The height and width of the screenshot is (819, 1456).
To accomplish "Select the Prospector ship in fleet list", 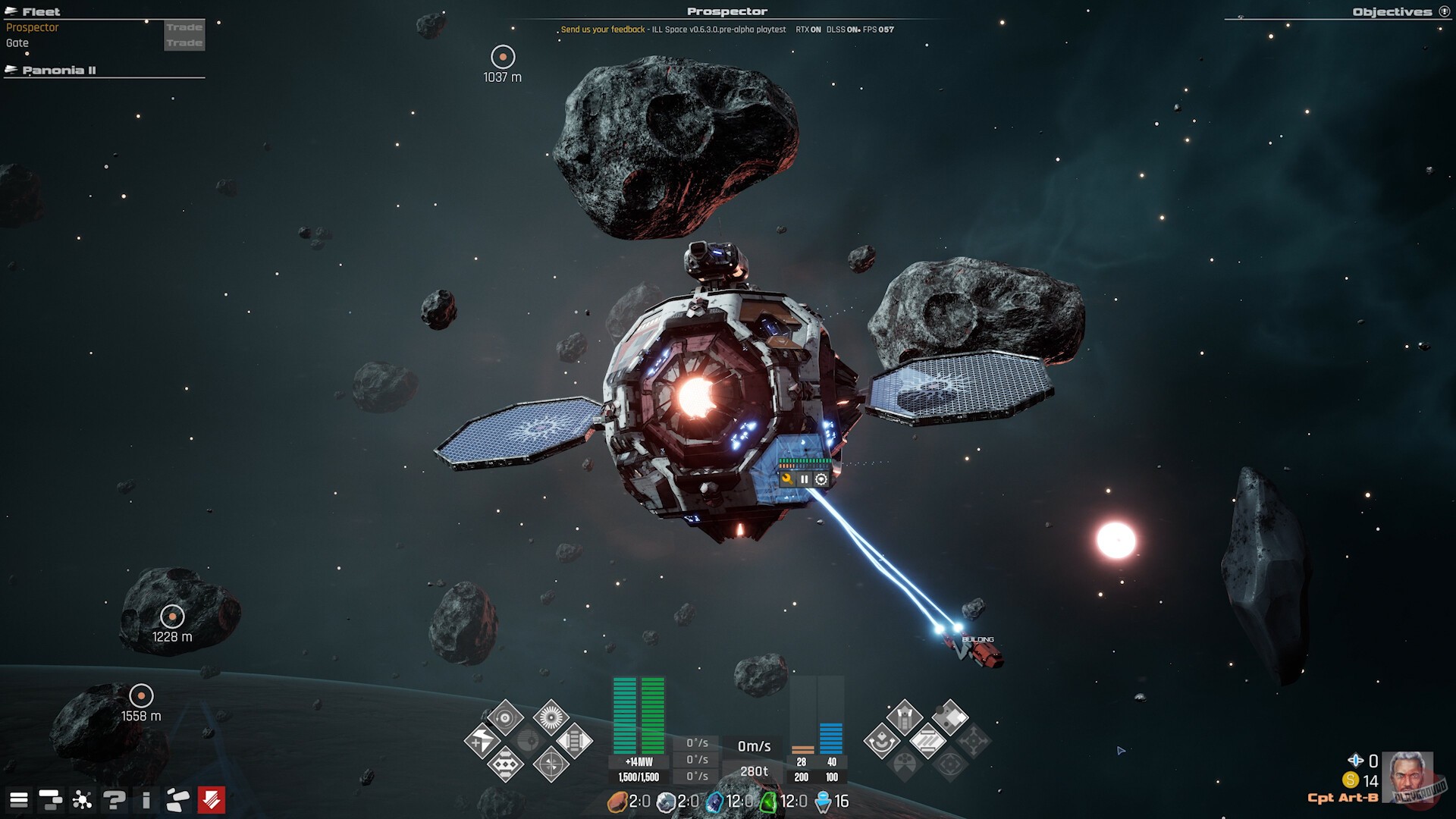I will coord(33,27).
